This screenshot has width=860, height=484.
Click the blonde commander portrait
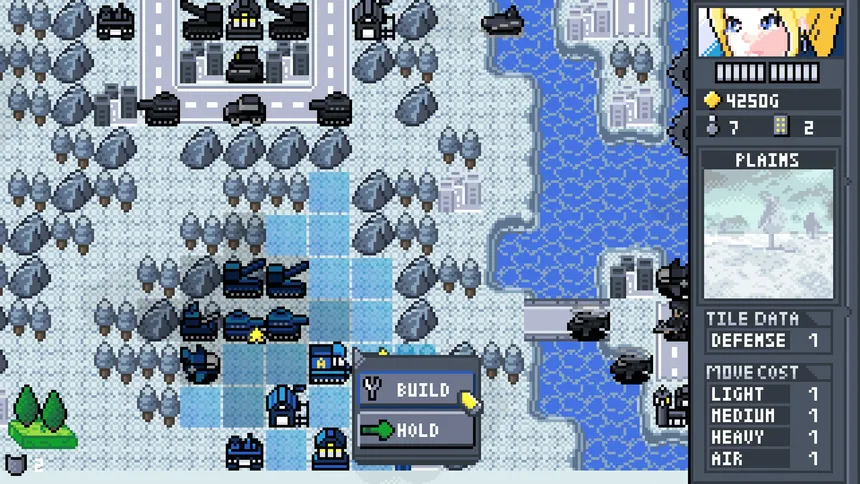768,31
